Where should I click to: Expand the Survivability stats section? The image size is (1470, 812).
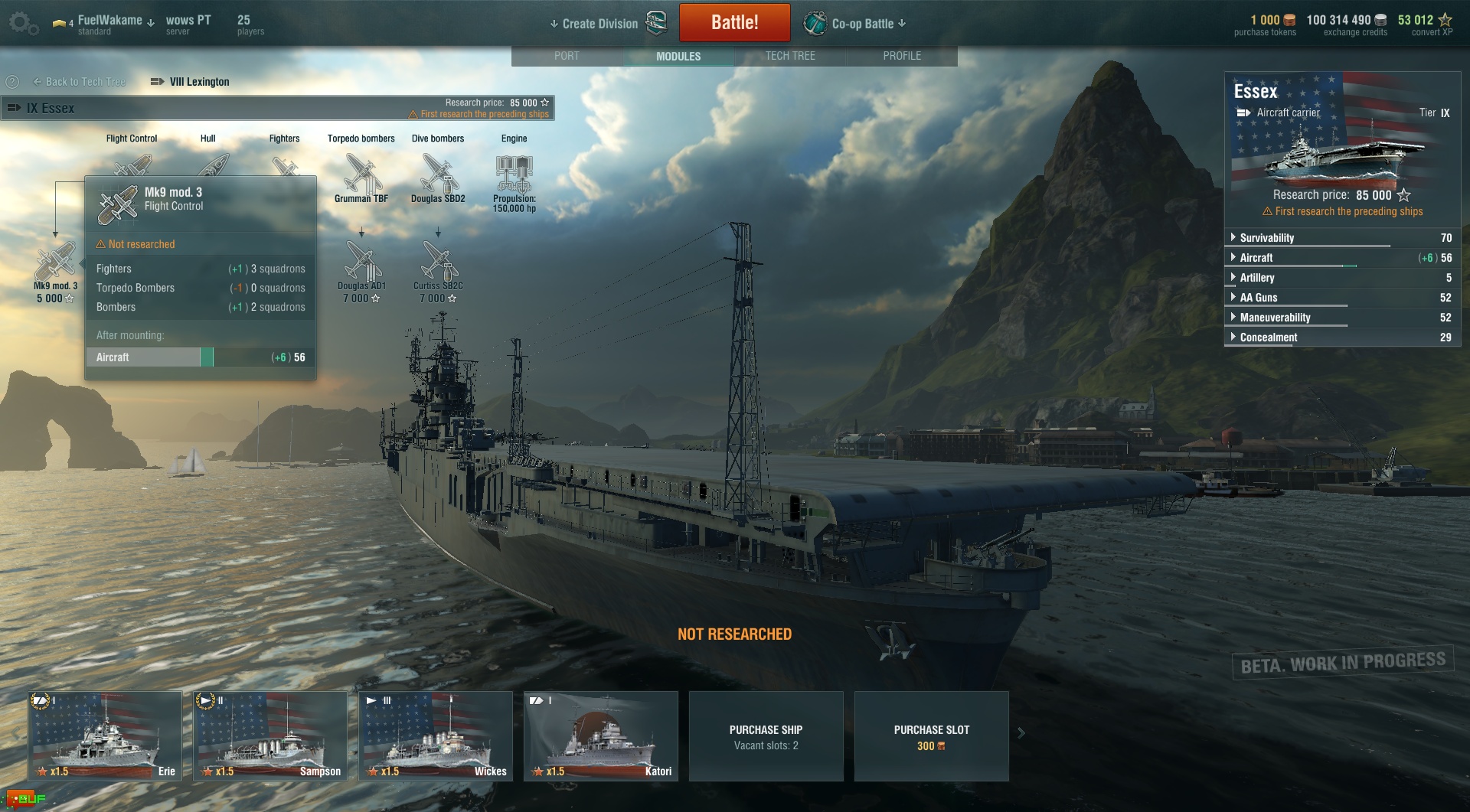[x=1267, y=238]
